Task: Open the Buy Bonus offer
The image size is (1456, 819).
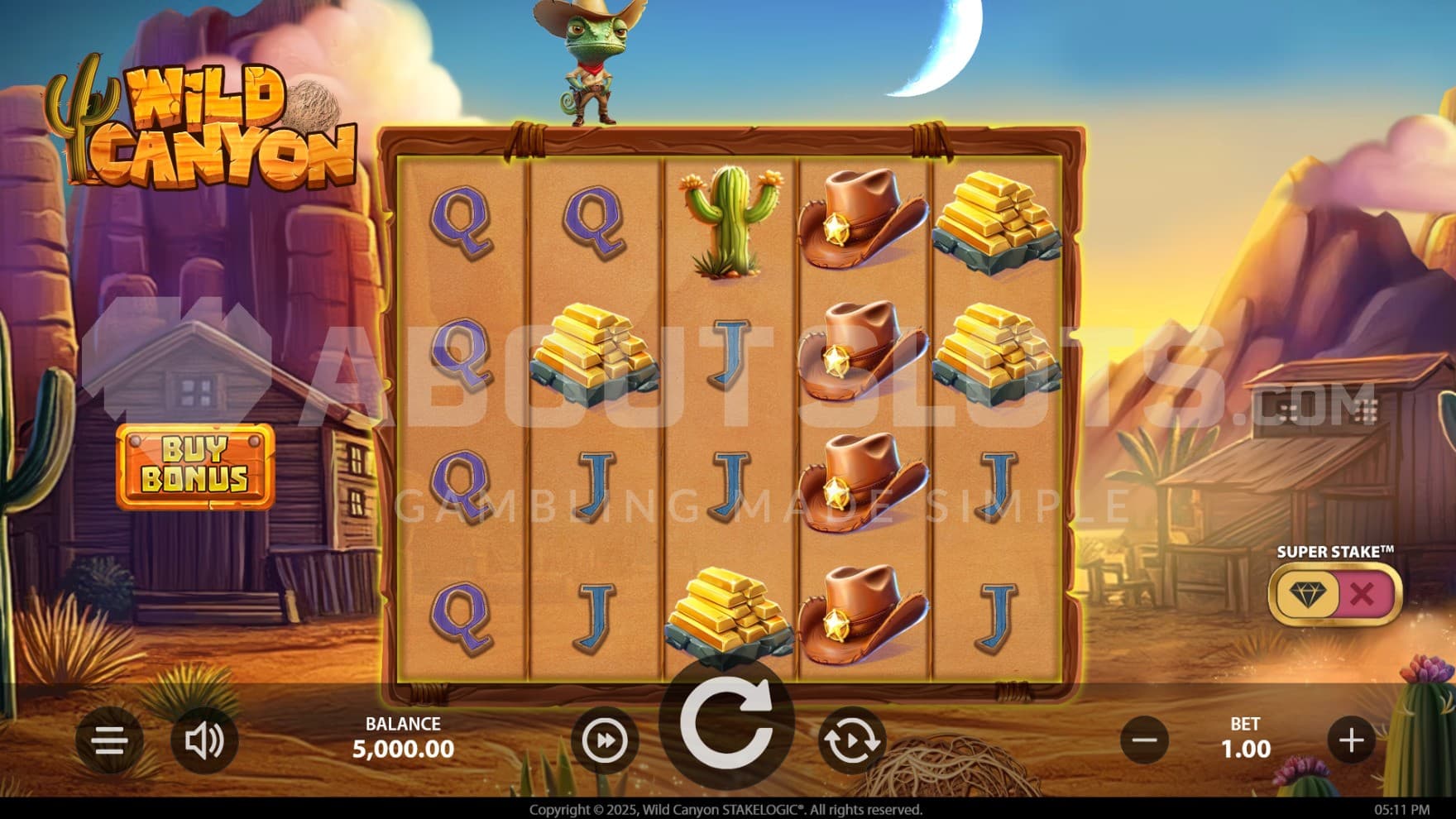Action: pos(195,466)
